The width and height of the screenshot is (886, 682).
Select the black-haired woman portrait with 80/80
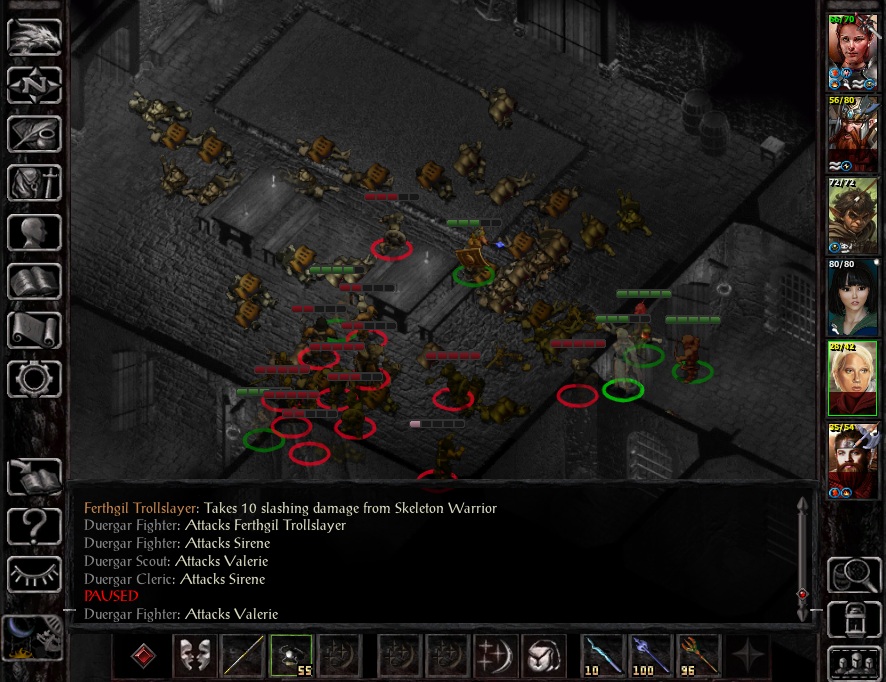(x=852, y=296)
